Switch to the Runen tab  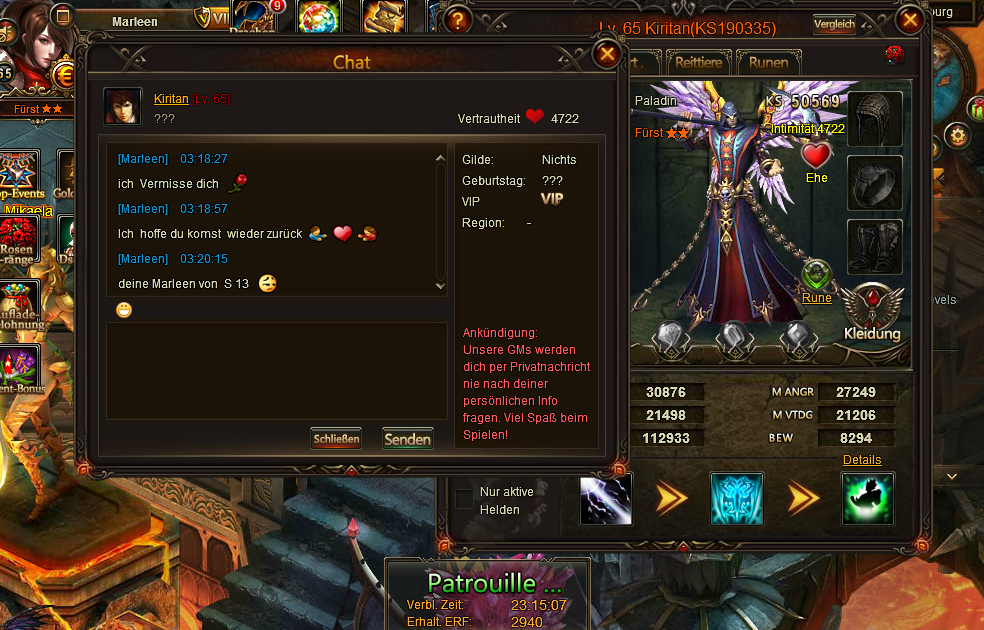768,62
